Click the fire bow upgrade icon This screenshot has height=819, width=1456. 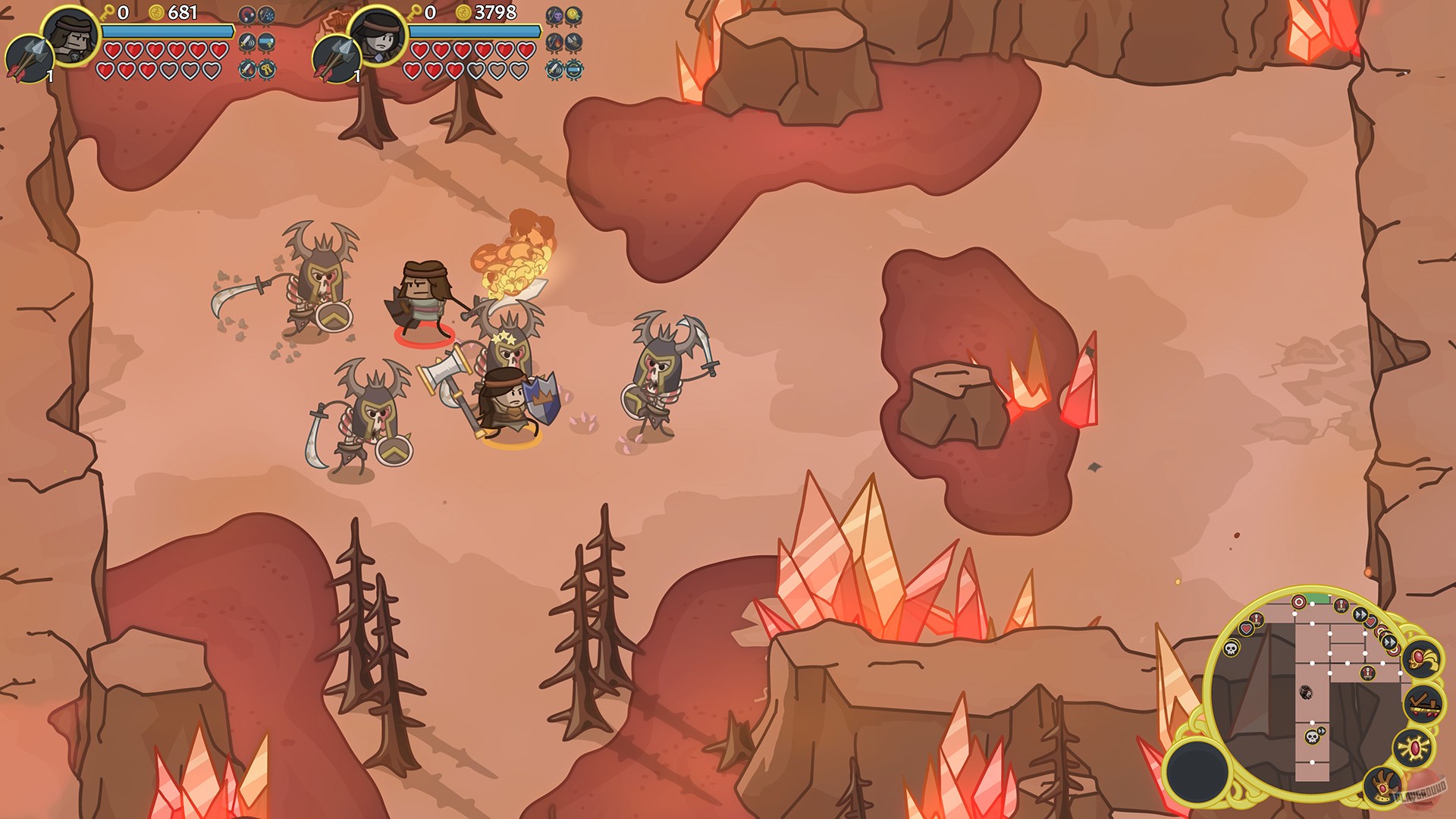[554, 42]
